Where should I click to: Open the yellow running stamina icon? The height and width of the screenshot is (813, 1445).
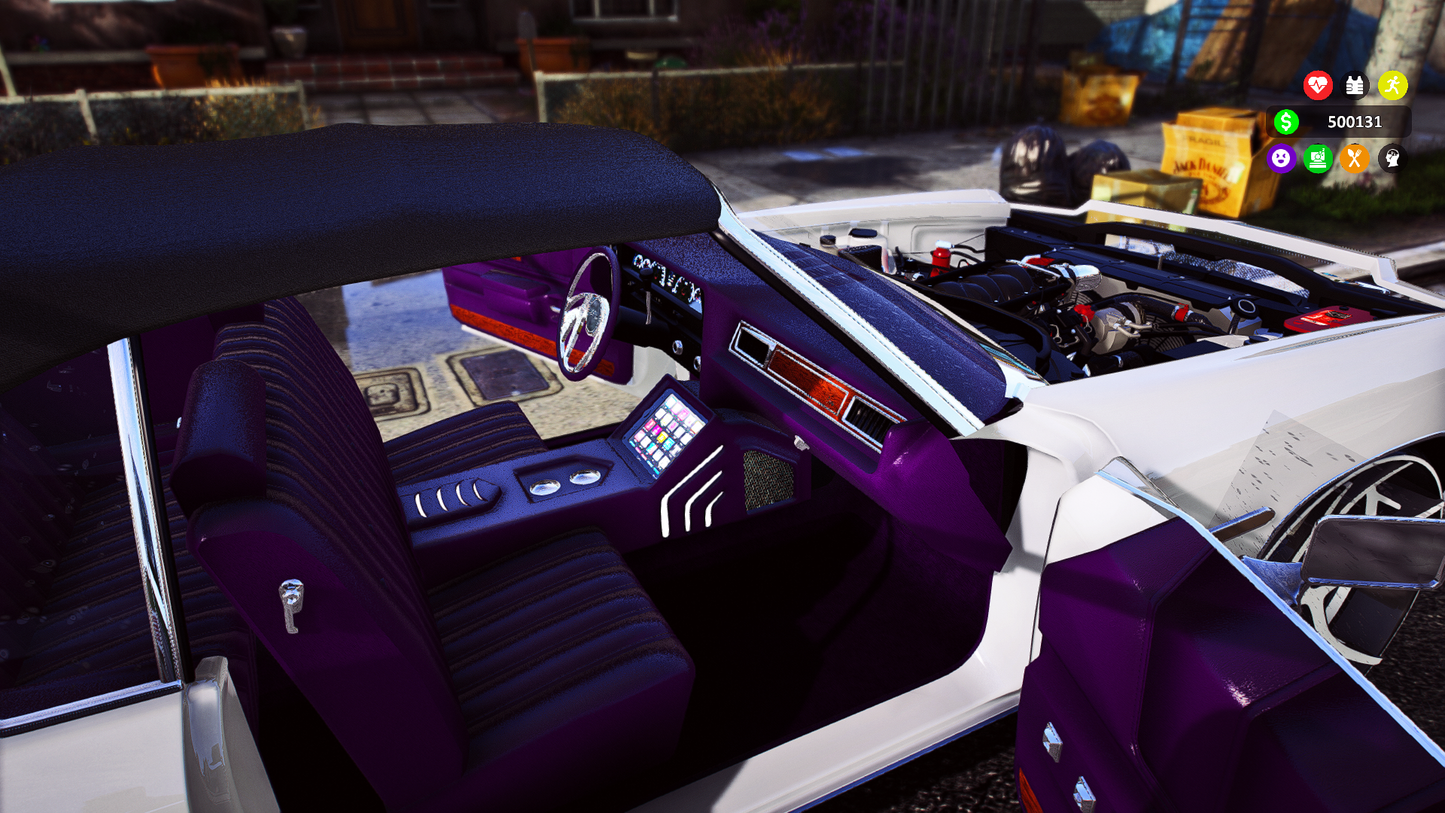click(1392, 86)
